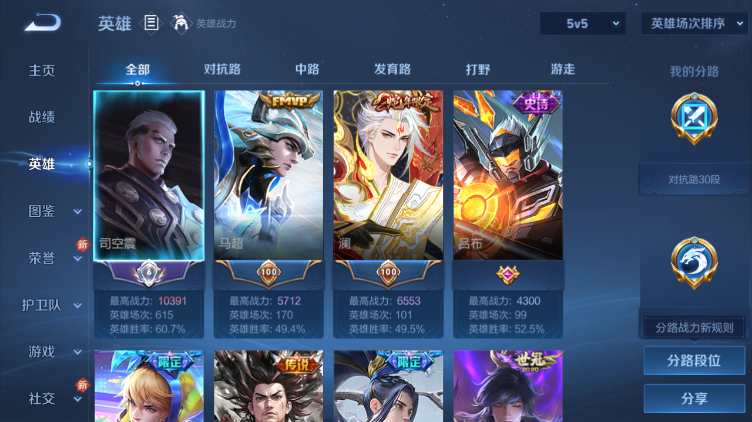The image size is (752, 422).
Task: Switch to the 对抗路 tab
Action: [x=222, y=69]
